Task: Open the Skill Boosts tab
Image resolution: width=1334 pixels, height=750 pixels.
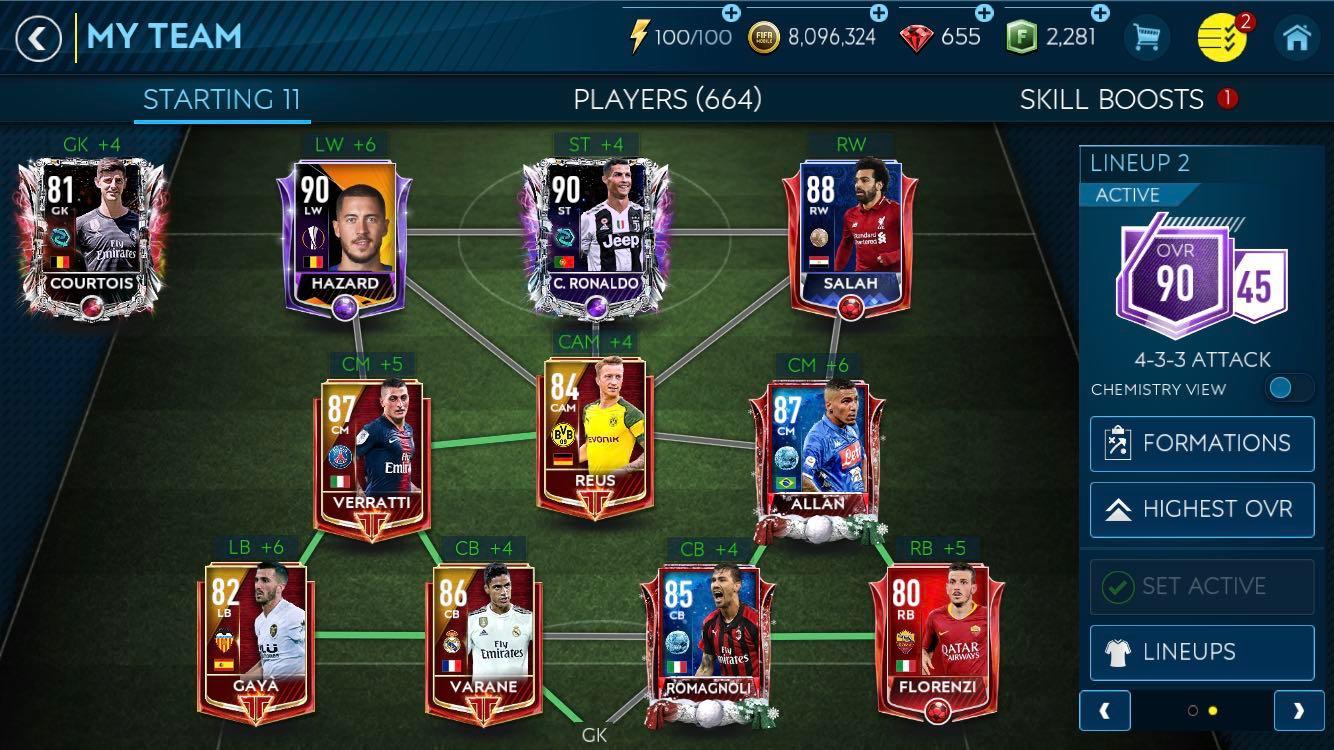Action: click(x=1111, y=99)
